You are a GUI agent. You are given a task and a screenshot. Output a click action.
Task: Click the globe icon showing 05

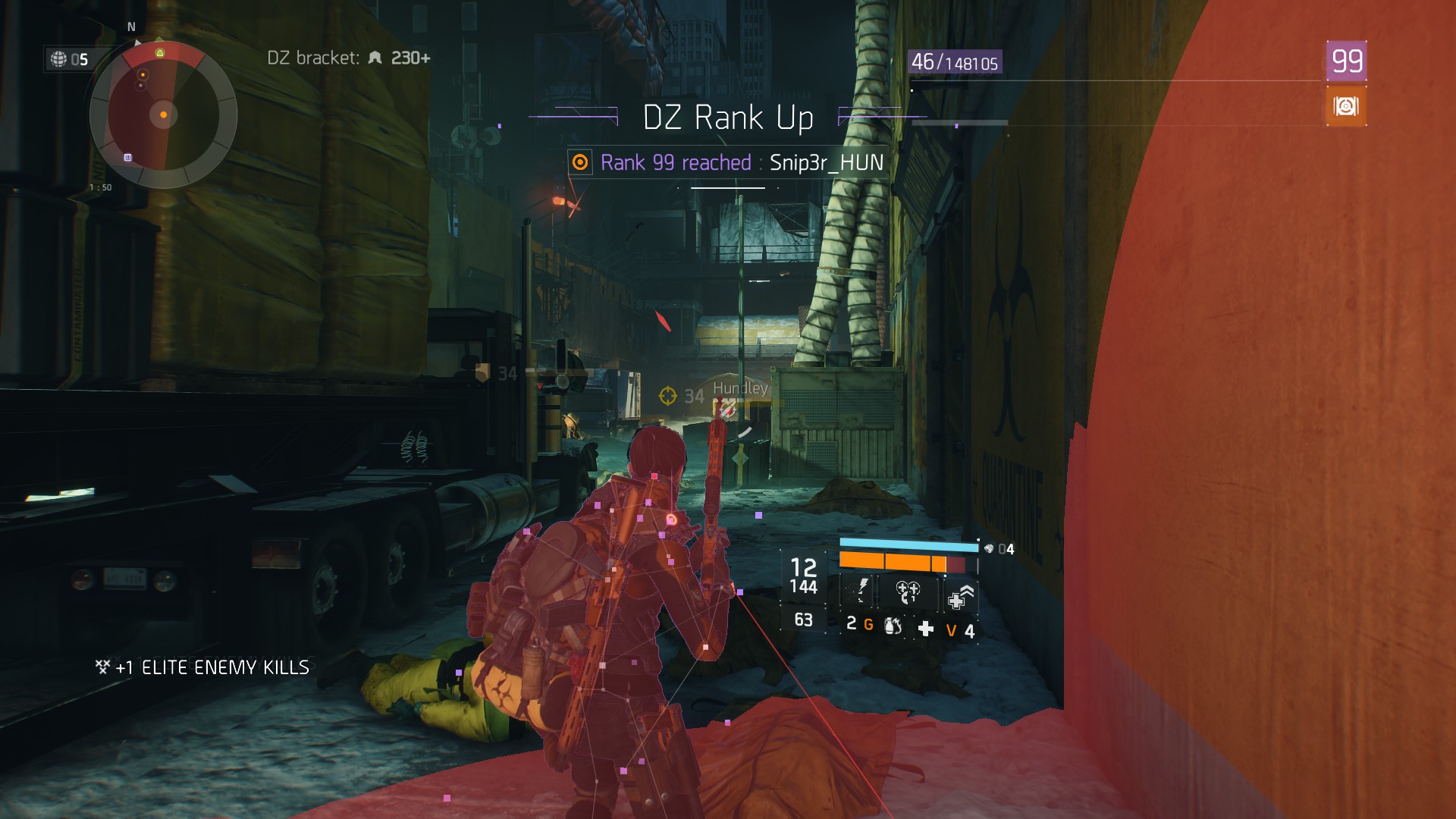[x=59, y=59]
